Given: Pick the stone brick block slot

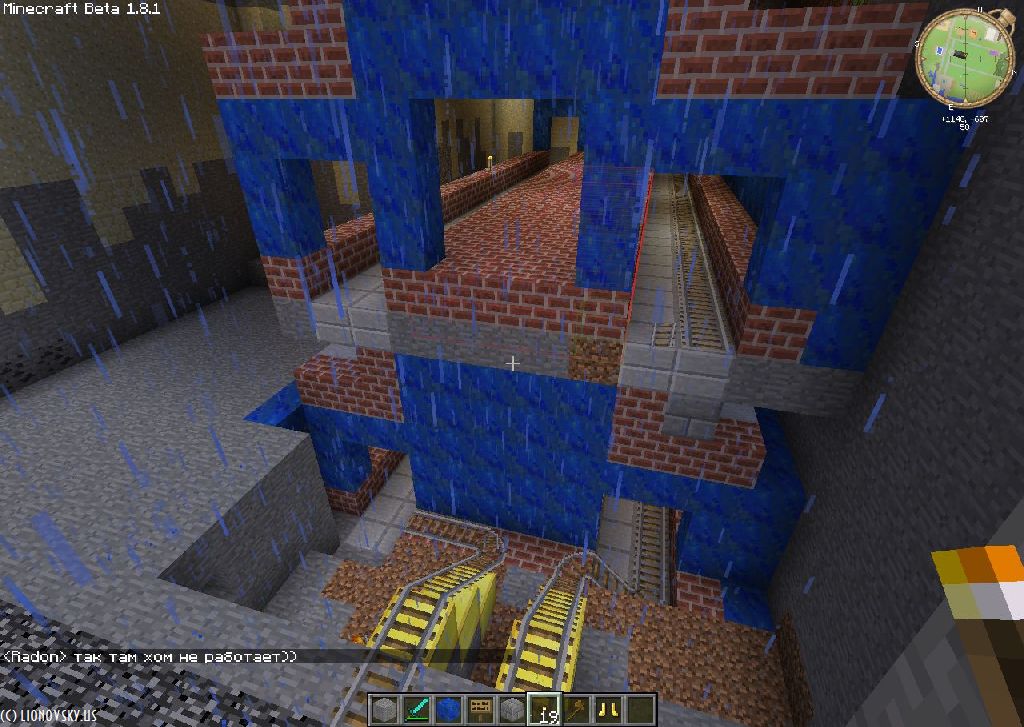Looking at the screenshot, I should (512, 710).
